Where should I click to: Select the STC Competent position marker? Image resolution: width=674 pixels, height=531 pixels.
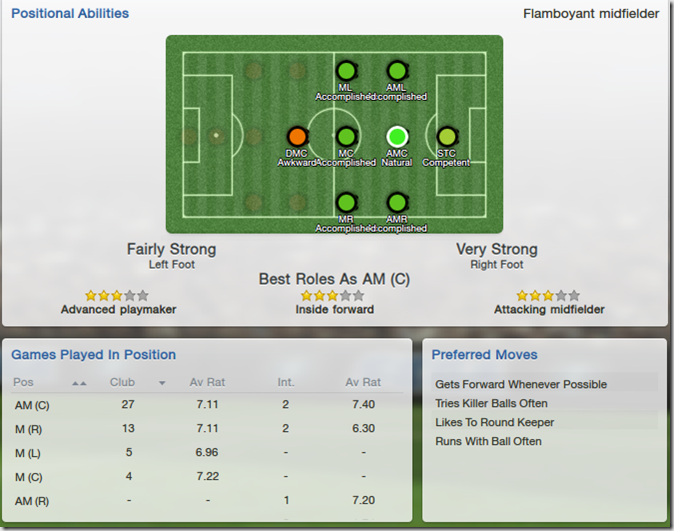tap(446, 136)
